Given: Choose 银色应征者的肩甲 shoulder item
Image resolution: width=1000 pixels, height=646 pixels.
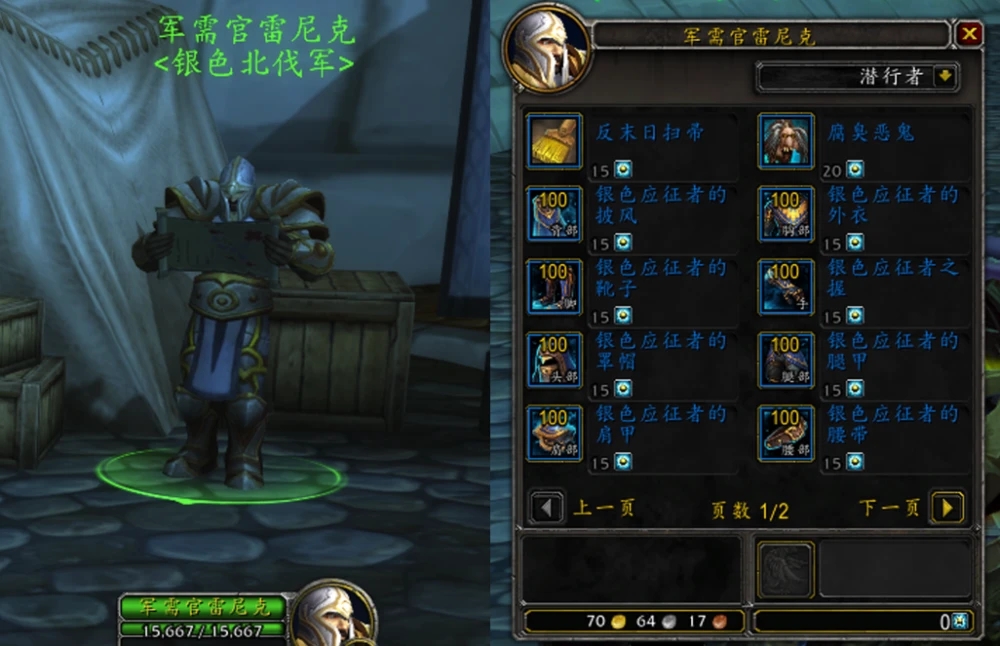Looking at the screenshot, I should click(x=555, y=433).
